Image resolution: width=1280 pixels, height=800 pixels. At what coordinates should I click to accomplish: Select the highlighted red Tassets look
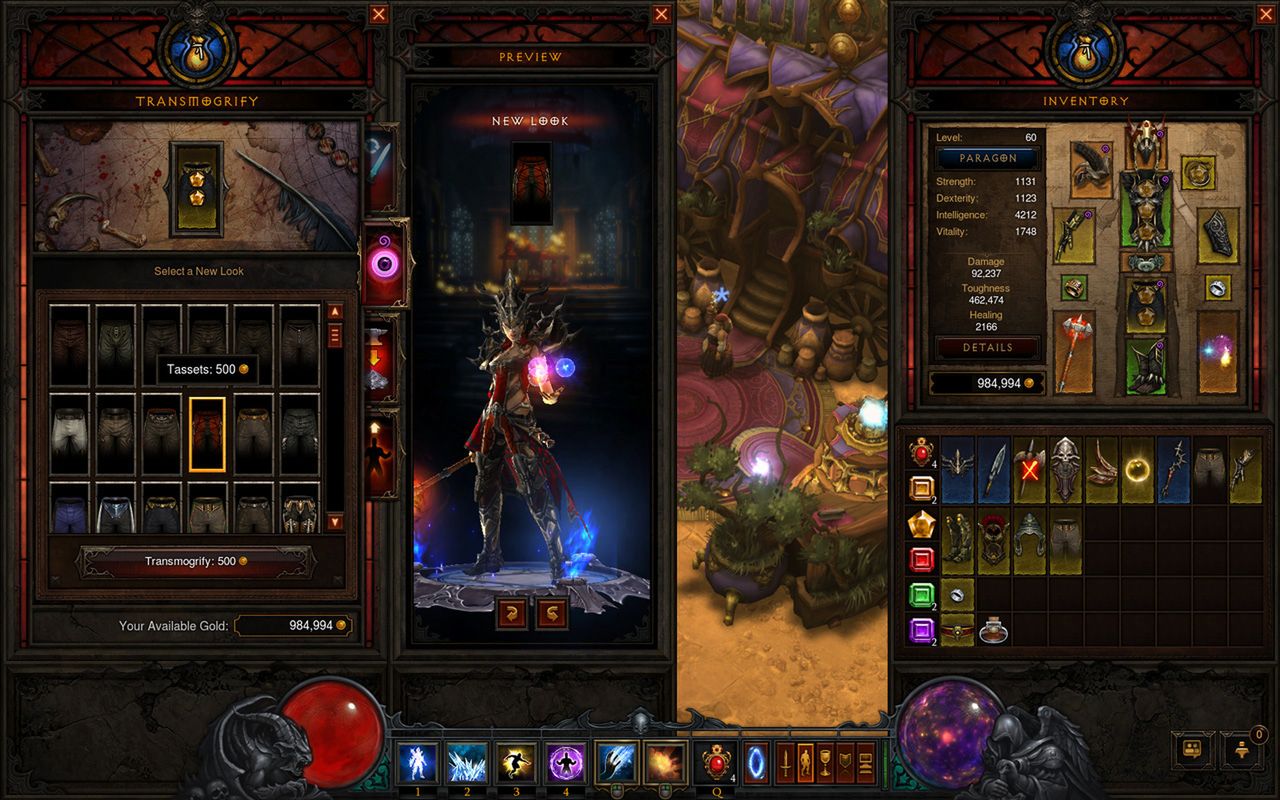[x=207, y=434]
